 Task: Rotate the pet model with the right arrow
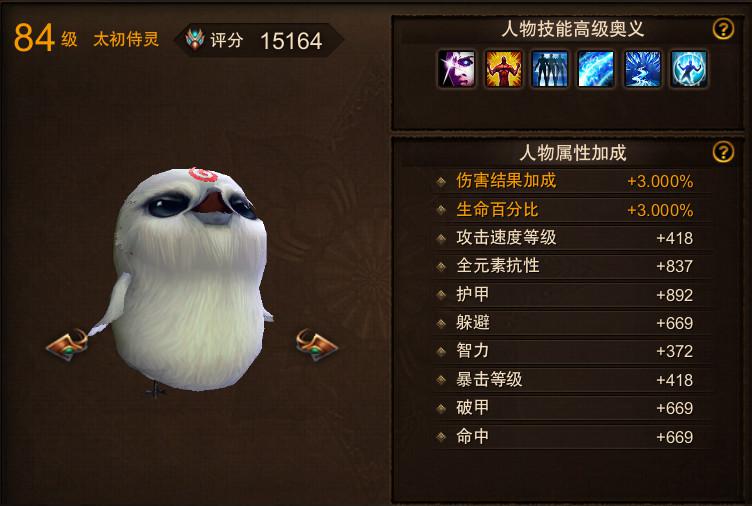[316, 343]
